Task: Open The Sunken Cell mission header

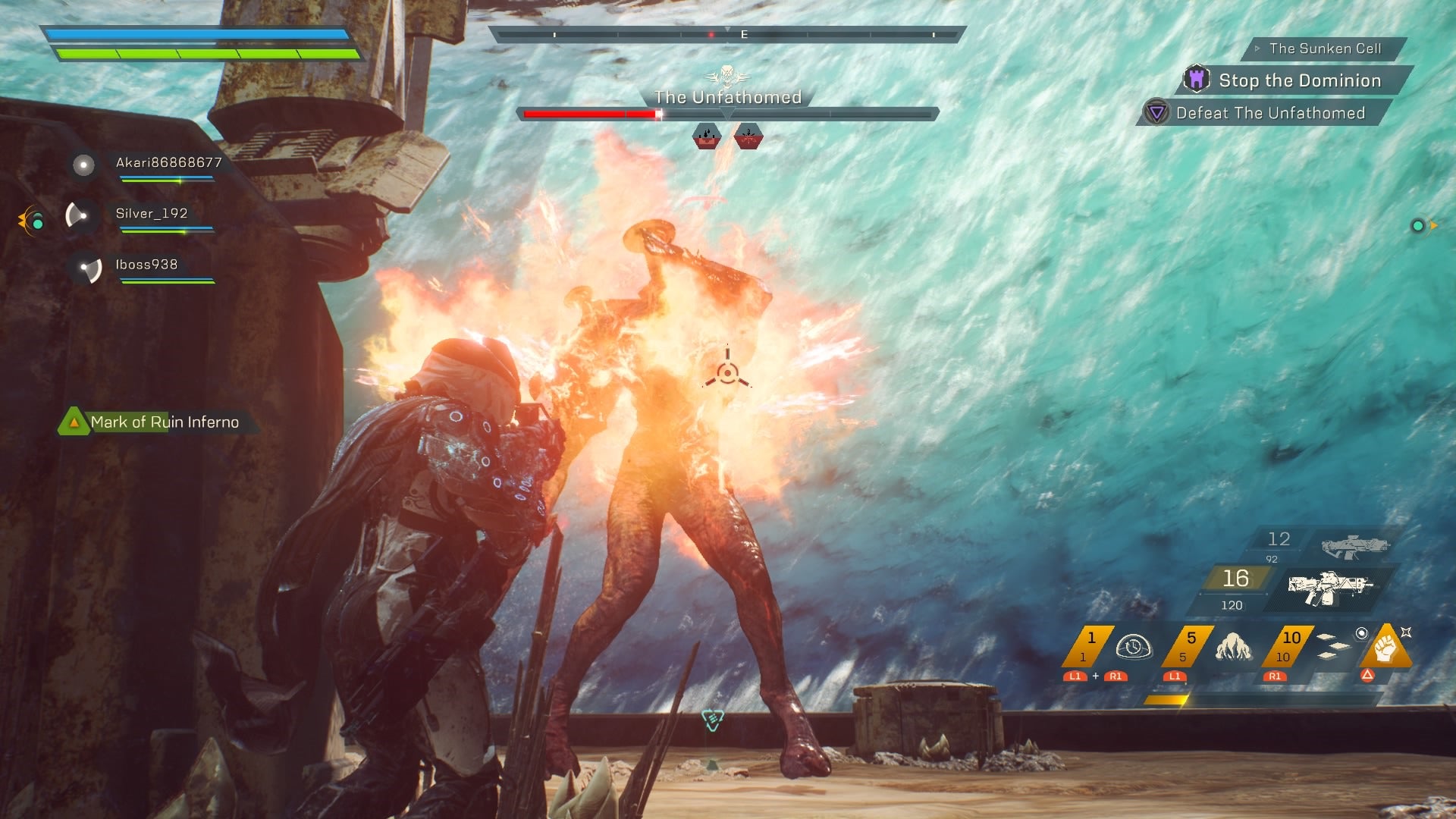Action: coord(1325,49)
